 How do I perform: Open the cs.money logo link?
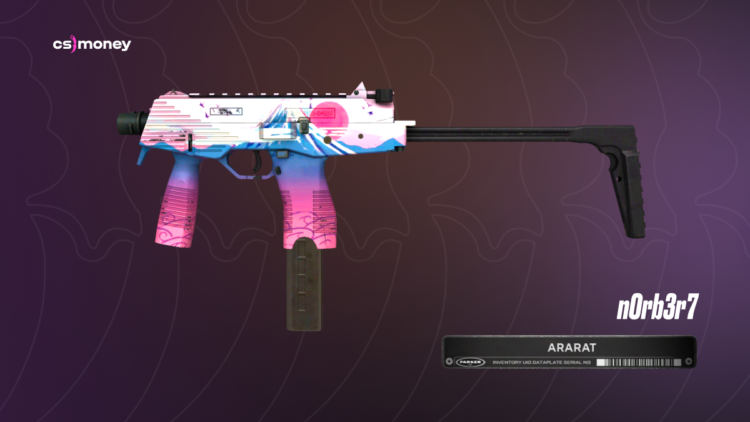pos(91,45)
